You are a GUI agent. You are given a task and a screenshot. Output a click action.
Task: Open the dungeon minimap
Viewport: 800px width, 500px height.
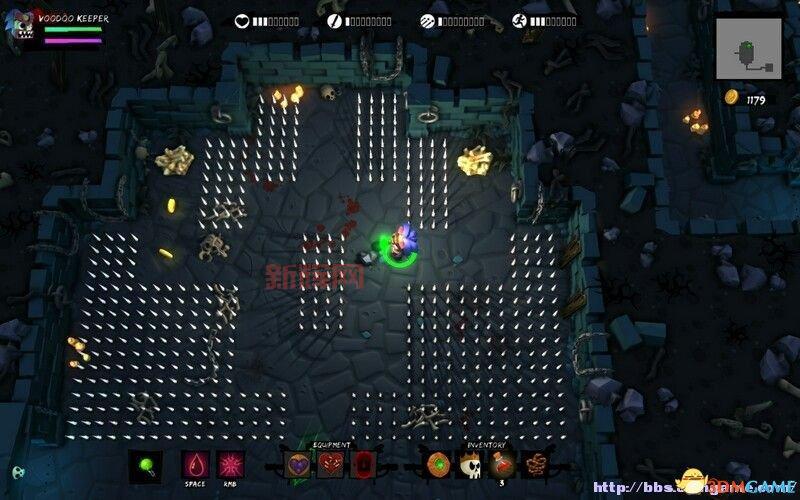pos(749,48)
